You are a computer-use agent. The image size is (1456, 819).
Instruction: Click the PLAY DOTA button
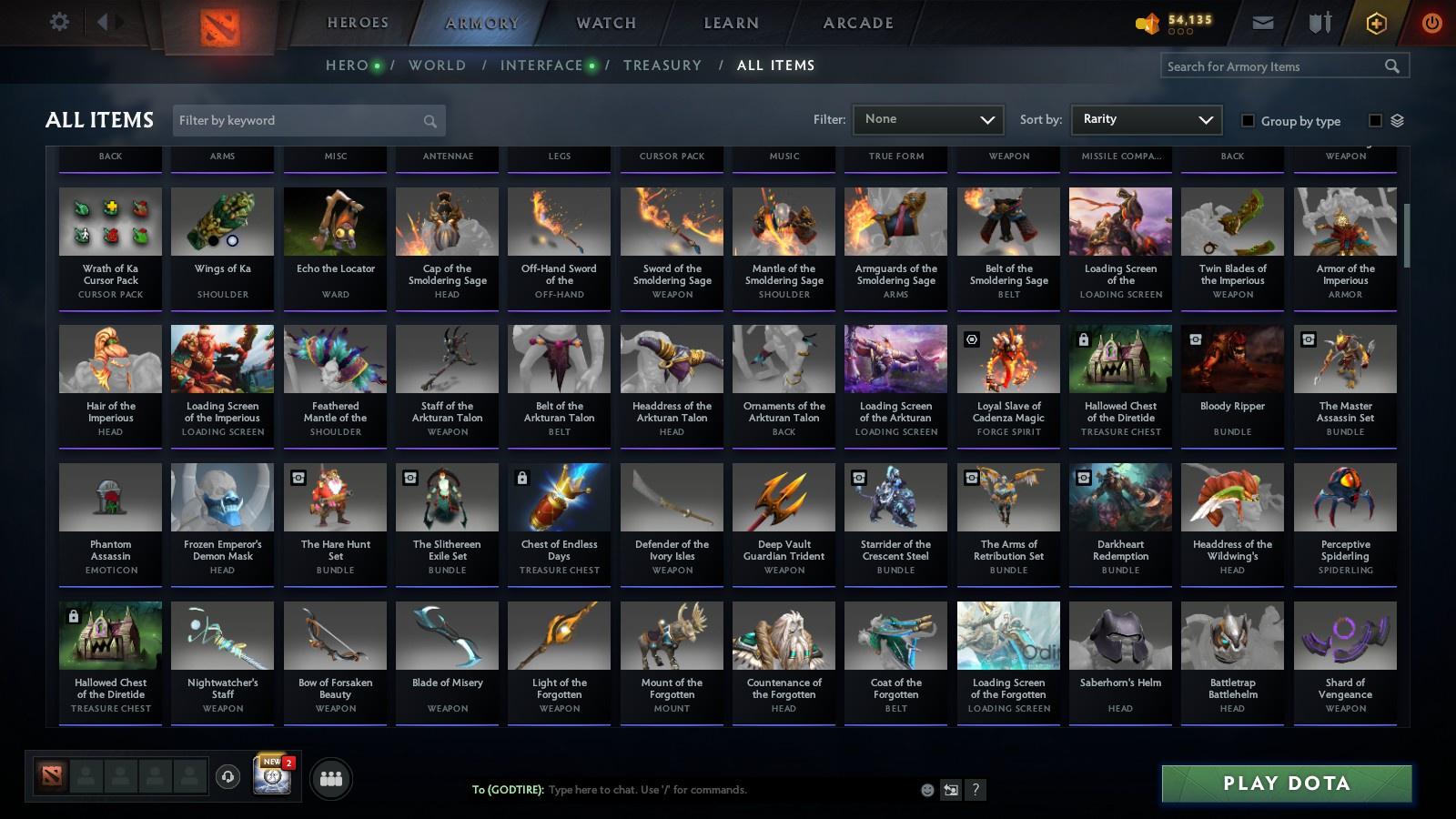pyautogui.click(x=1285, y=783)
